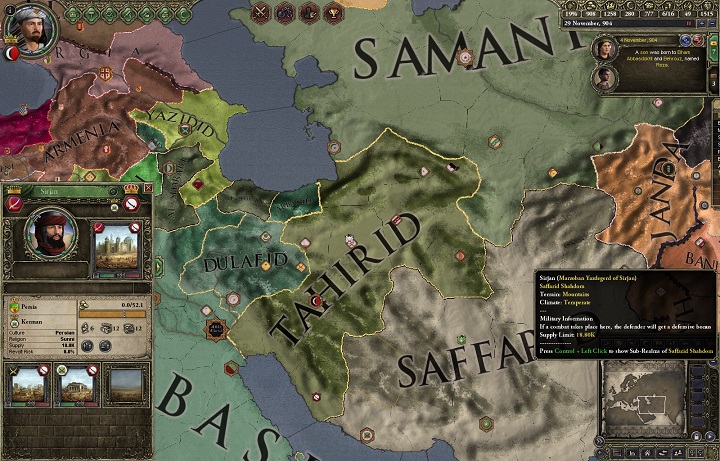The width and height of the screenshot is (720, 461).
Task: Click the world minimap
Action: point(646,402)
